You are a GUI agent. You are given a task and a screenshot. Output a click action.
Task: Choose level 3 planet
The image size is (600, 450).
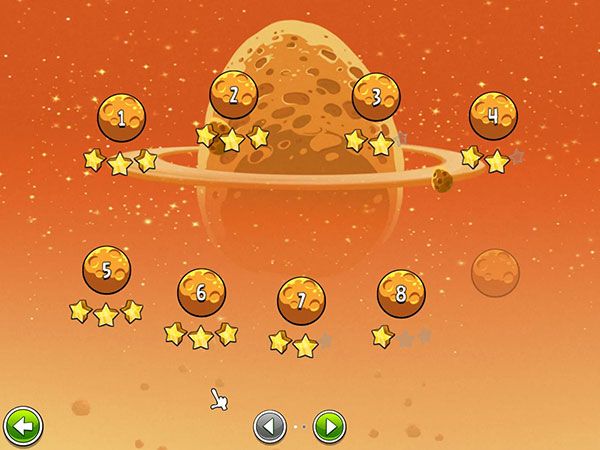tap(376, 97)
